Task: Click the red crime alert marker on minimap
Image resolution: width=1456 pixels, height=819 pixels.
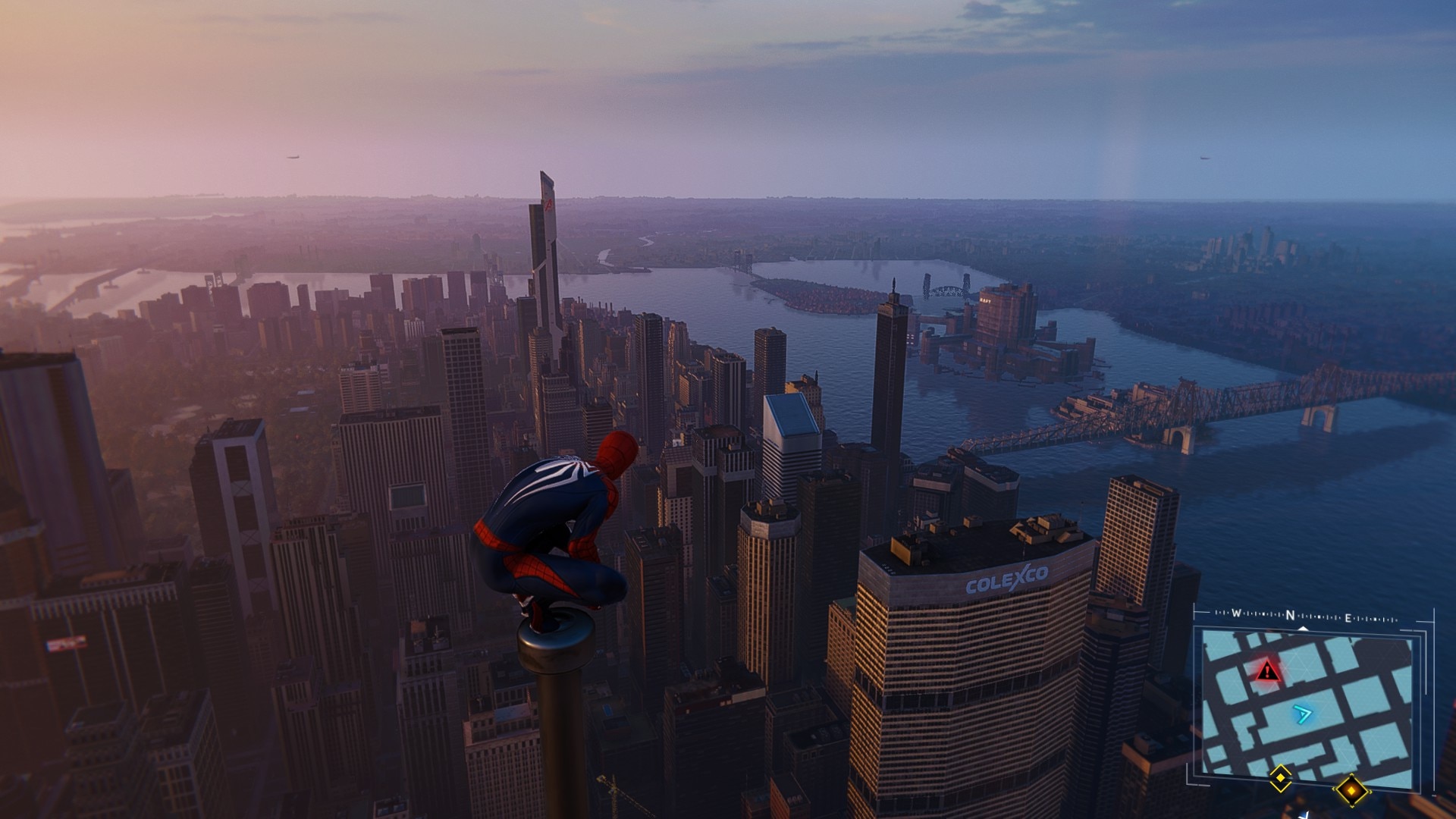Action: pos(1267,671)
